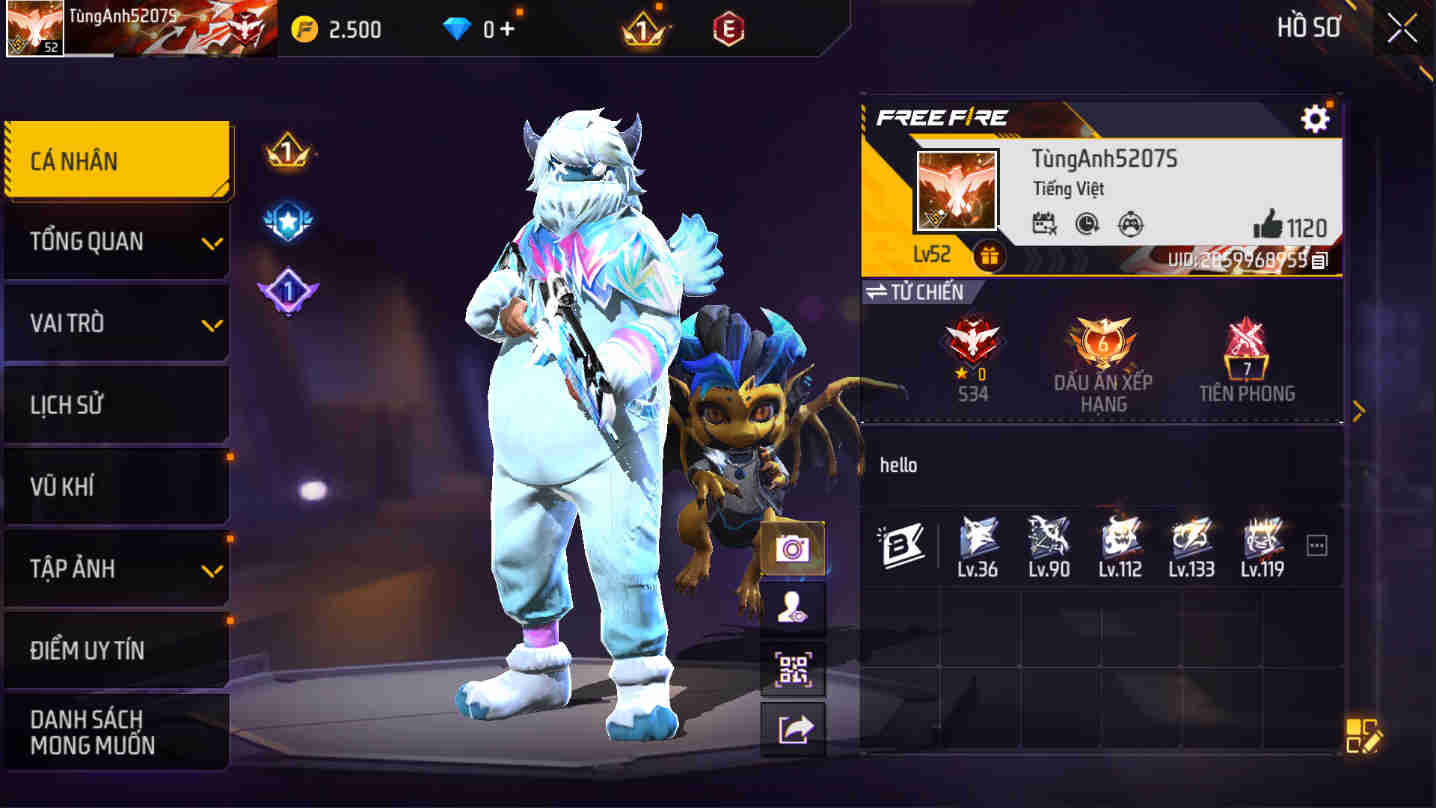1436x808 pixels.
Task: Open the camera screenshot tool beside the character
Action: tap(793, 548)
